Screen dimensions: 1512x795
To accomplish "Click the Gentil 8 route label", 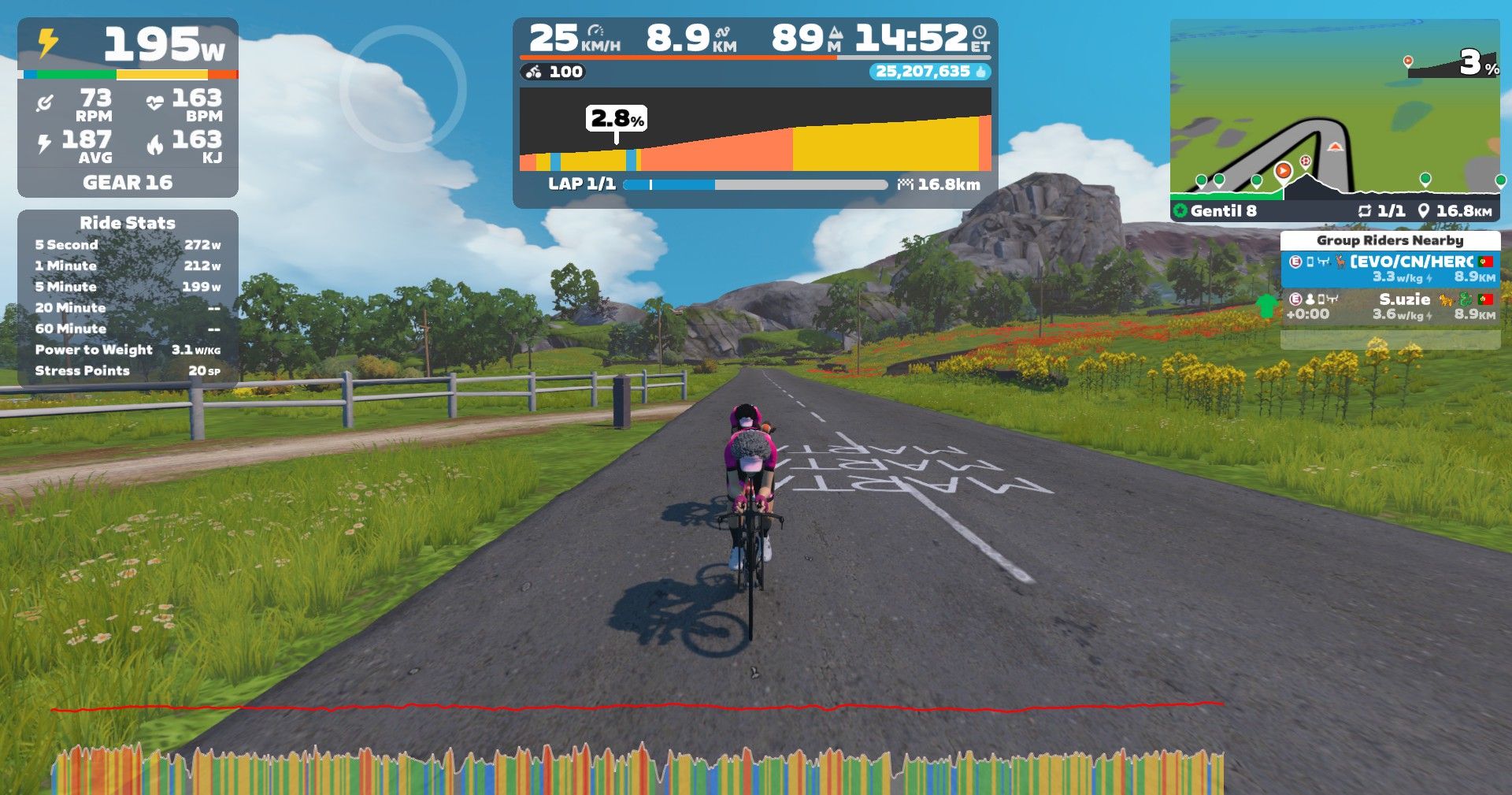I will (x=1222, y=211).
